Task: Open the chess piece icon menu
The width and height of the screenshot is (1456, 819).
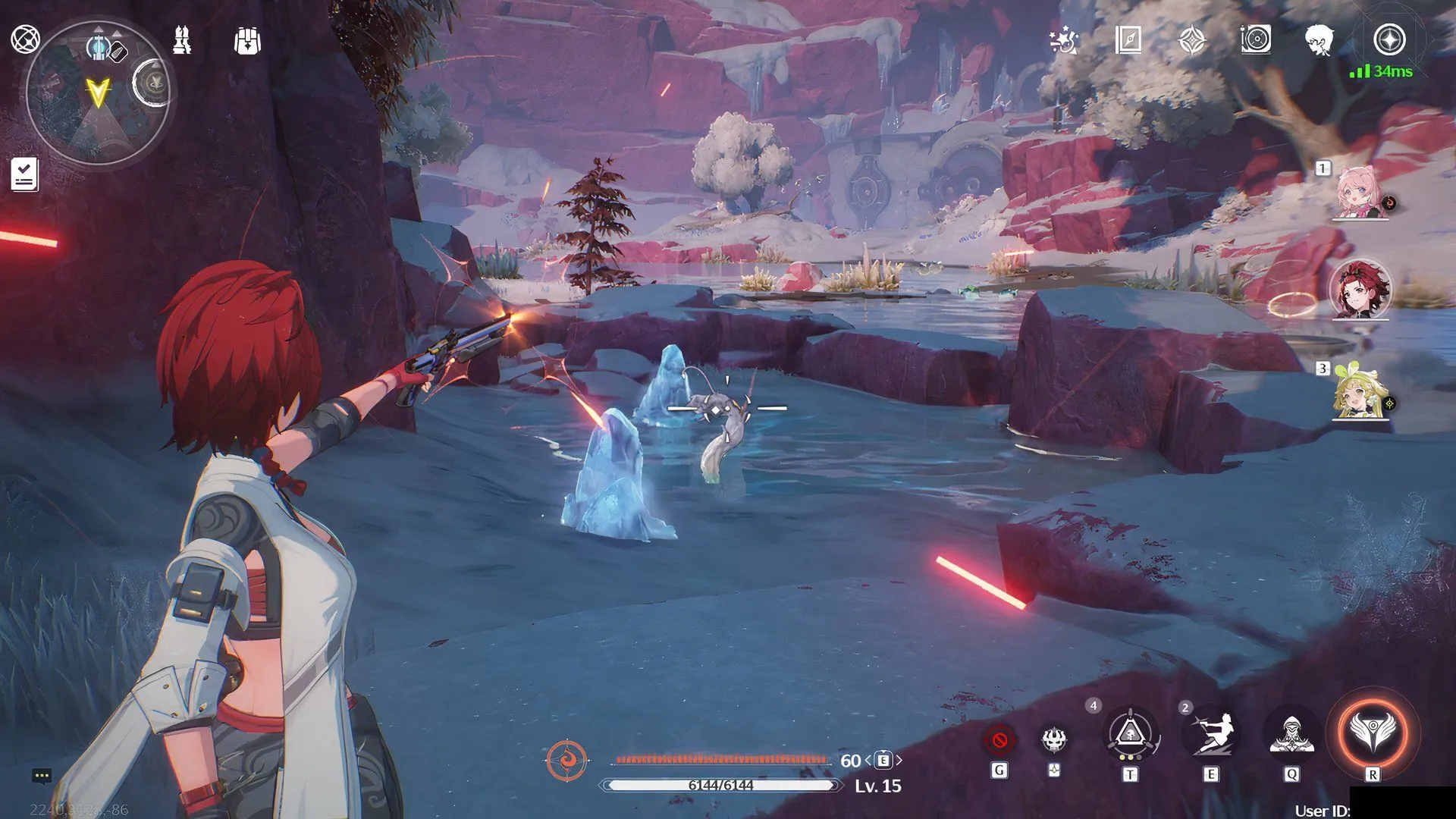Action: pyautogui.click(x=182, y=40)
